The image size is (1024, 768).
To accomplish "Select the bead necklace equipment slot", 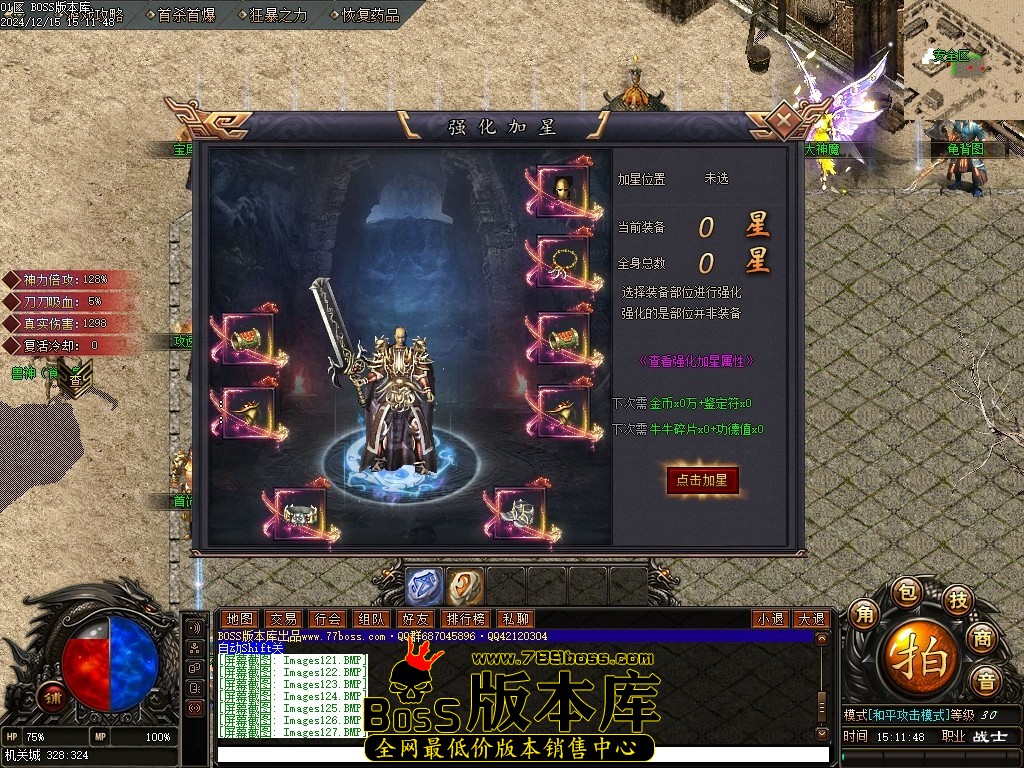I will [x=563, y=263].
